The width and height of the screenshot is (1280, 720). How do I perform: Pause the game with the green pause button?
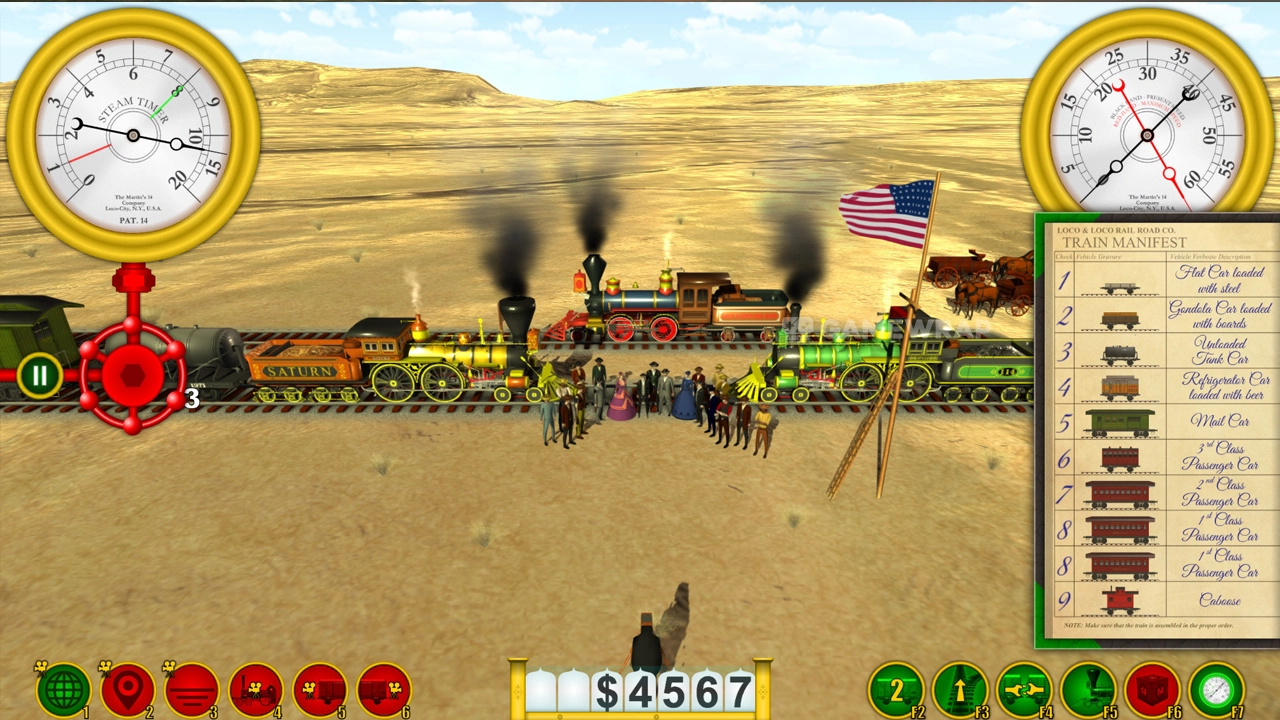click(39, 377)
